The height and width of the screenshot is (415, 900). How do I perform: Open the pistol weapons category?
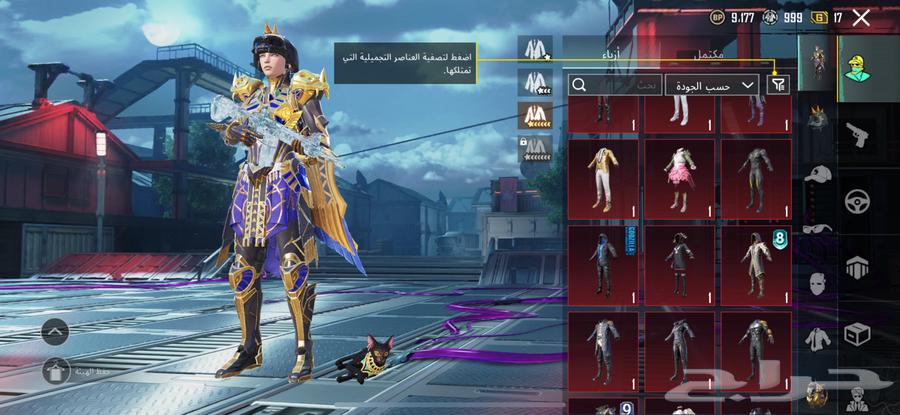coord(856,135)
